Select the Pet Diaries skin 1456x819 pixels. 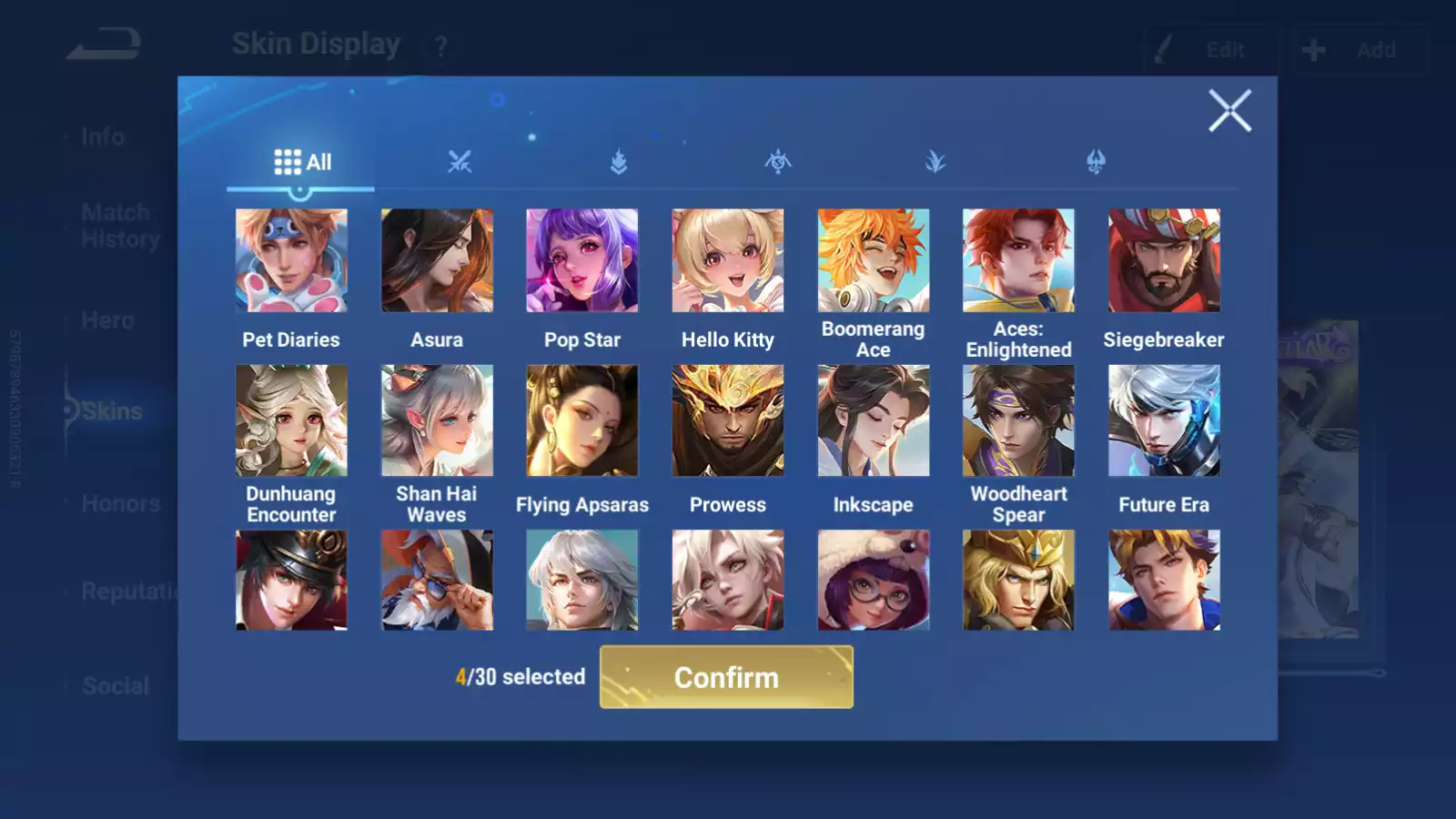(x=291, y=260)
